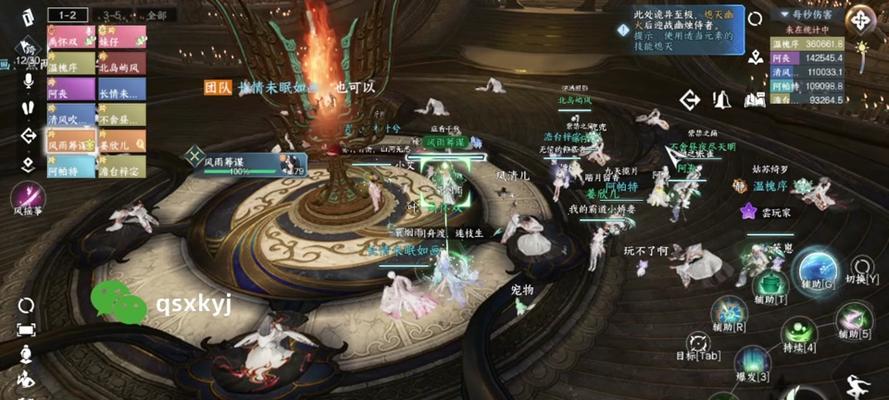The width and height of the screenshot is (889, 400).
Task: Click the footprints follow icon
Action: coord(26,108)
